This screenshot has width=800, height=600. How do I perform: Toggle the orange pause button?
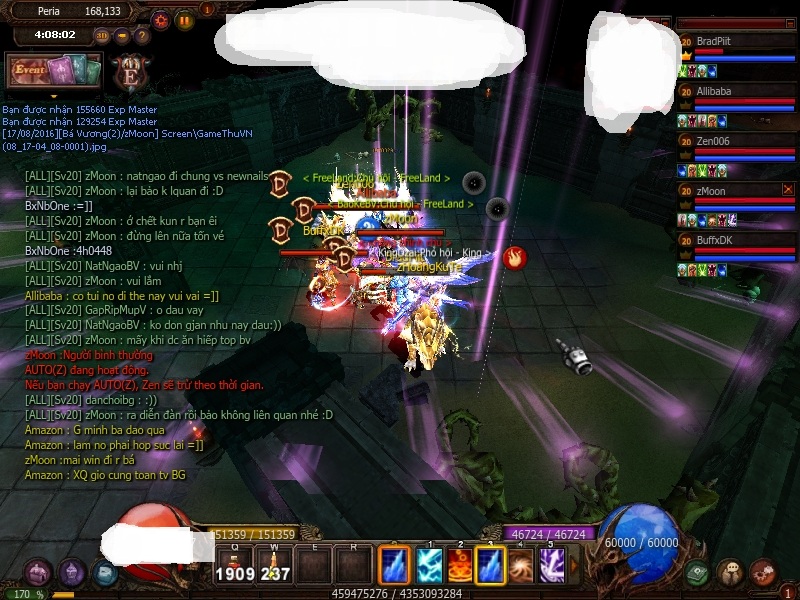tap(184, 19)
